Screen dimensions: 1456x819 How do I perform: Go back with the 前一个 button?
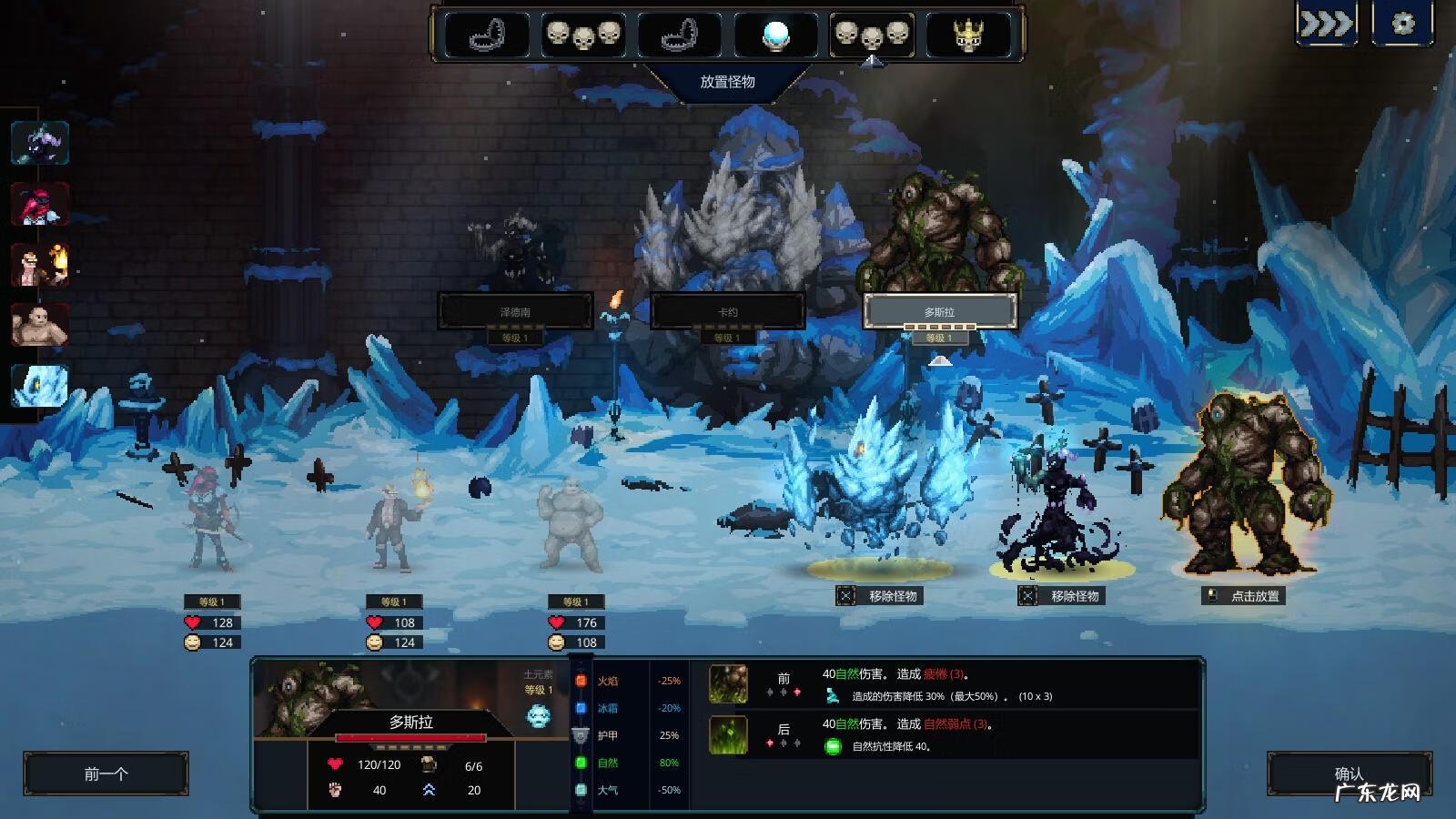pyautogui.click(x=106, y=774)
